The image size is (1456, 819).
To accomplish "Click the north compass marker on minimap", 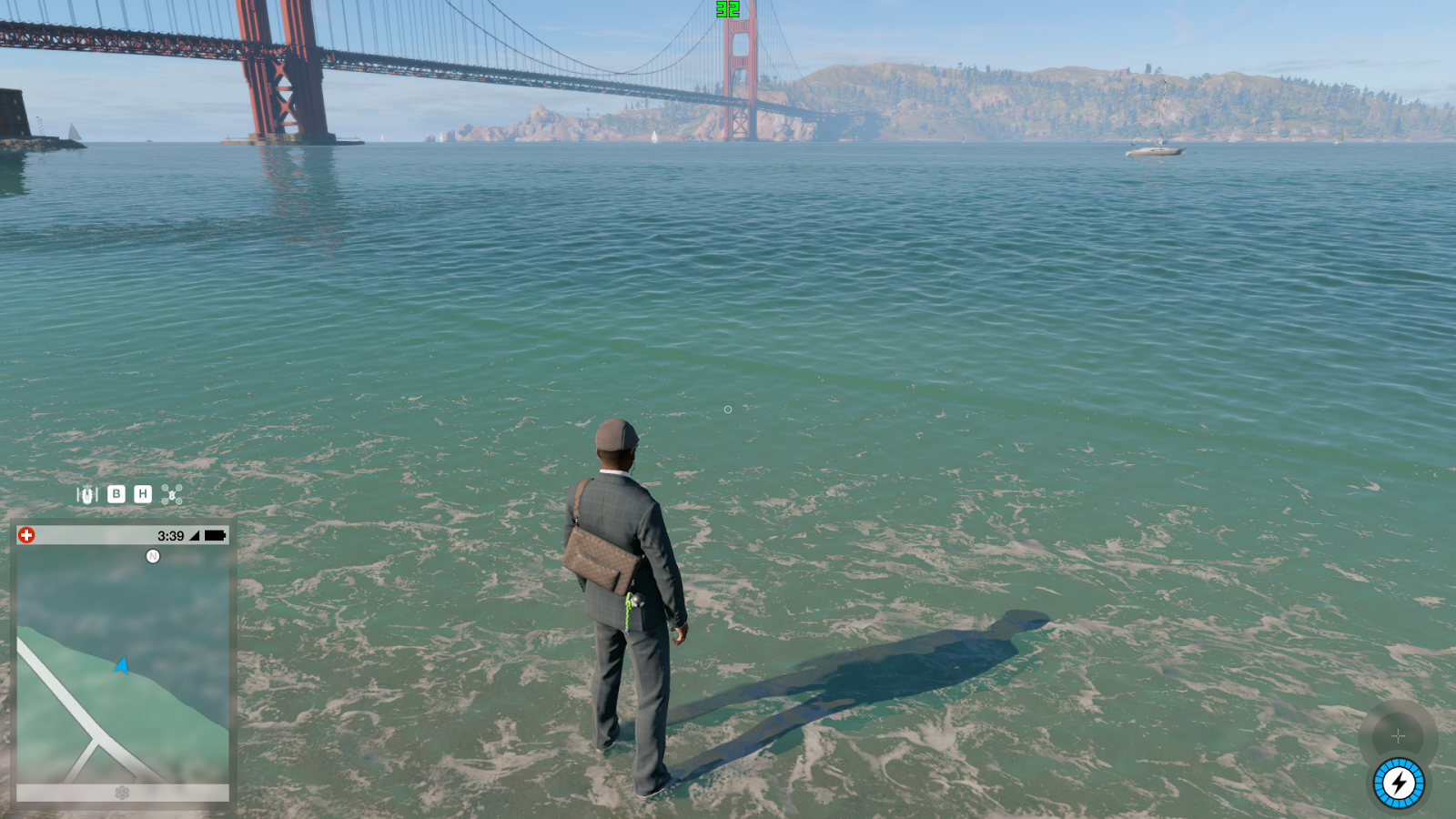I will tap(153, 556).
